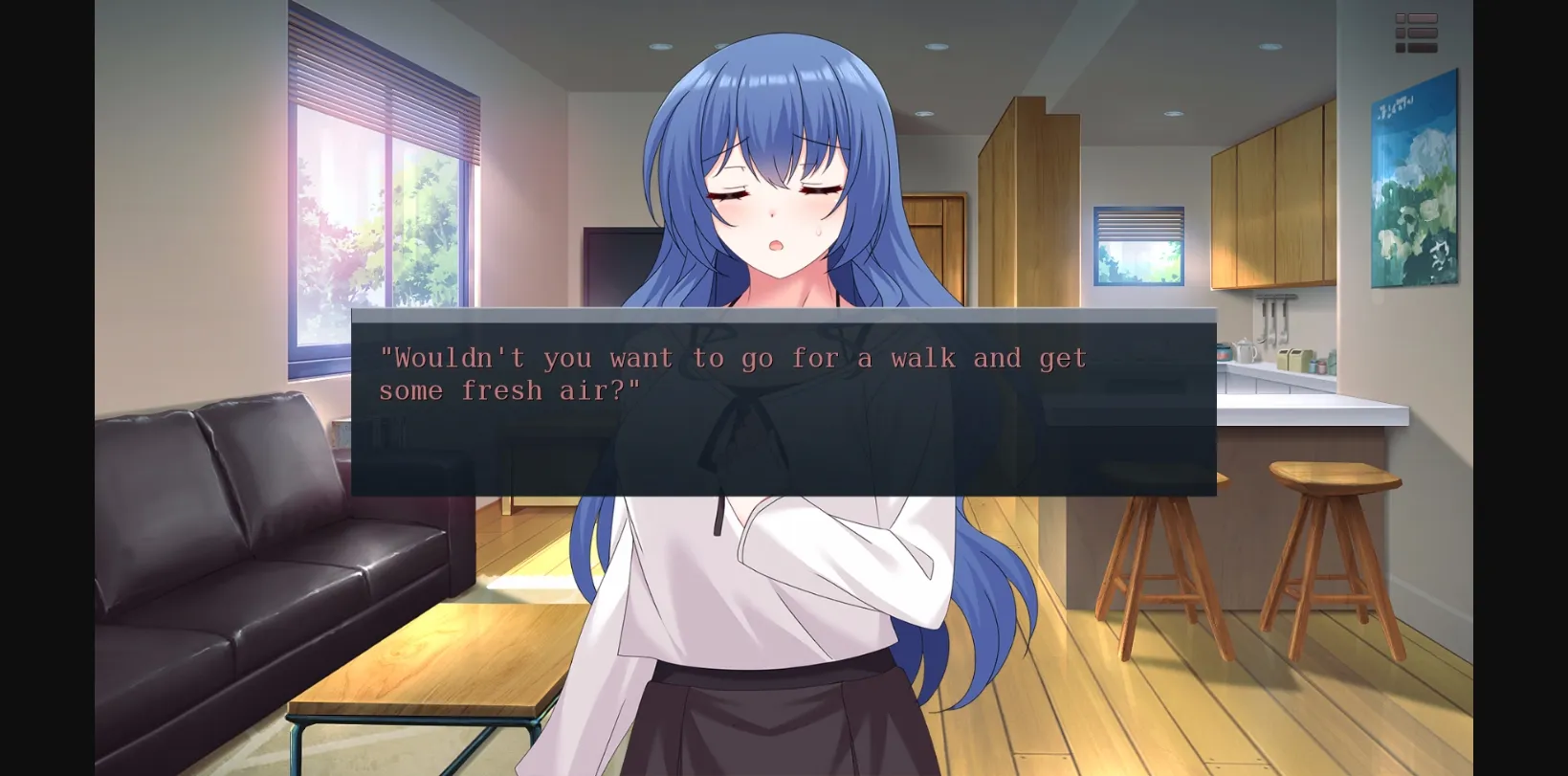Click the bottom row of the menu icon
The width and height of the screenshot is (1568, 776).
pos(1418,46)
